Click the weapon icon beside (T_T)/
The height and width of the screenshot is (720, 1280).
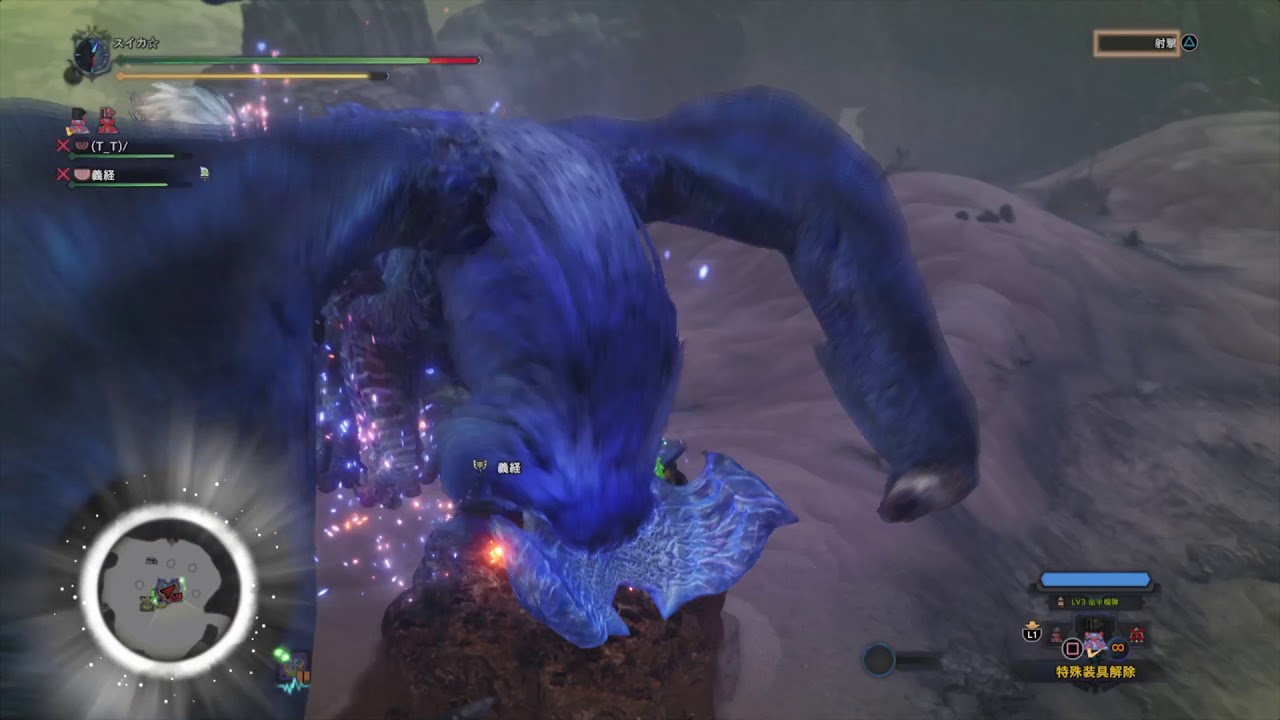(83, 145)
